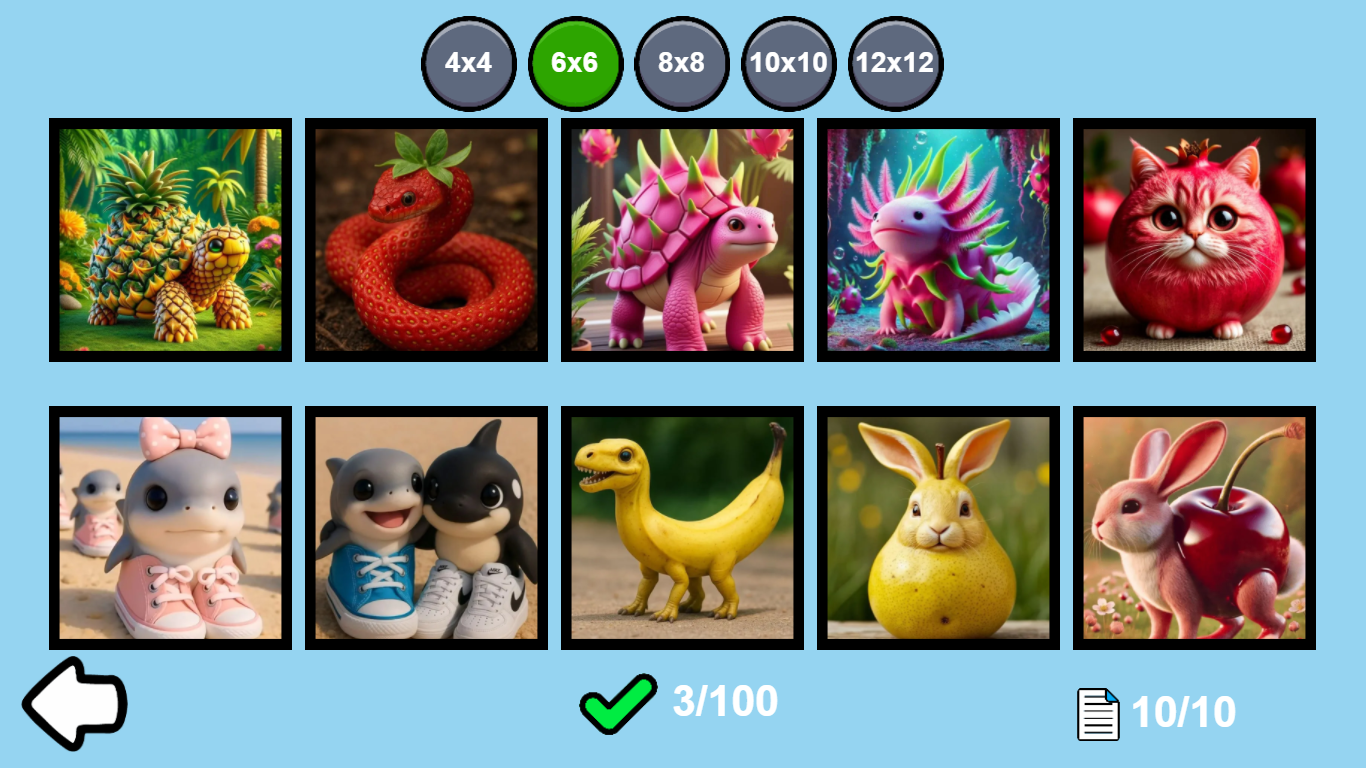
Task: Click the 3/100 completion counter
Action: tap(723, 702)
